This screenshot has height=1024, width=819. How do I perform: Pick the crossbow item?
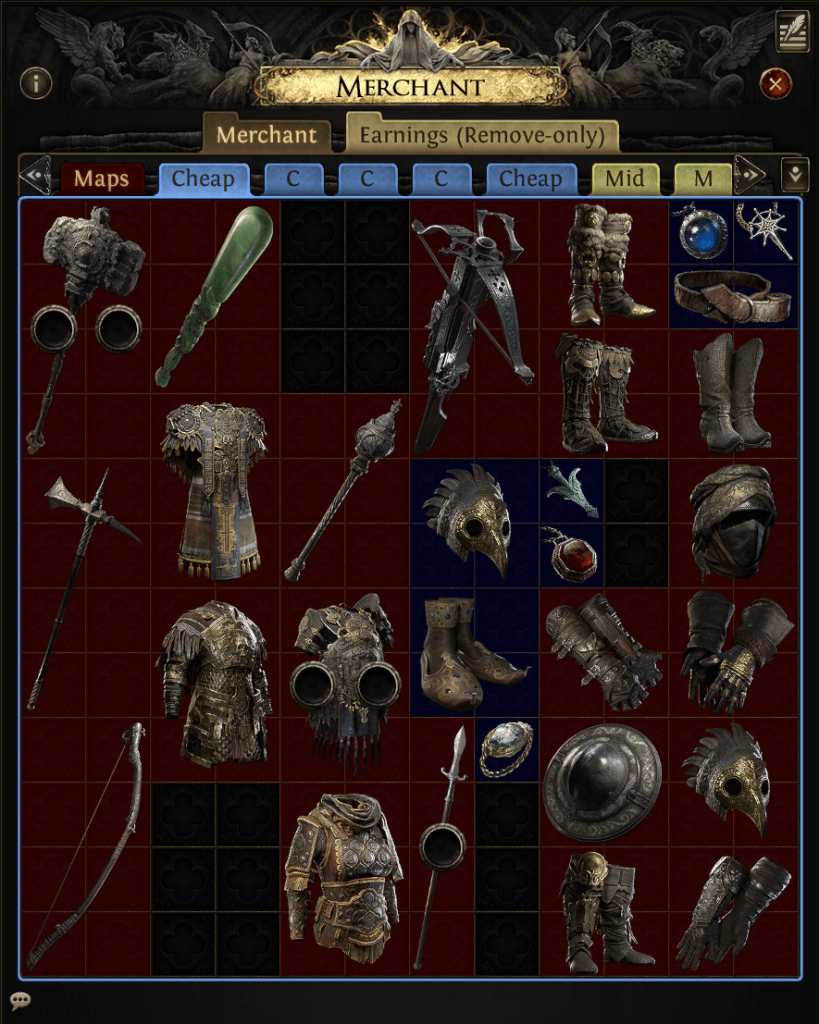[x=474, y=326]
